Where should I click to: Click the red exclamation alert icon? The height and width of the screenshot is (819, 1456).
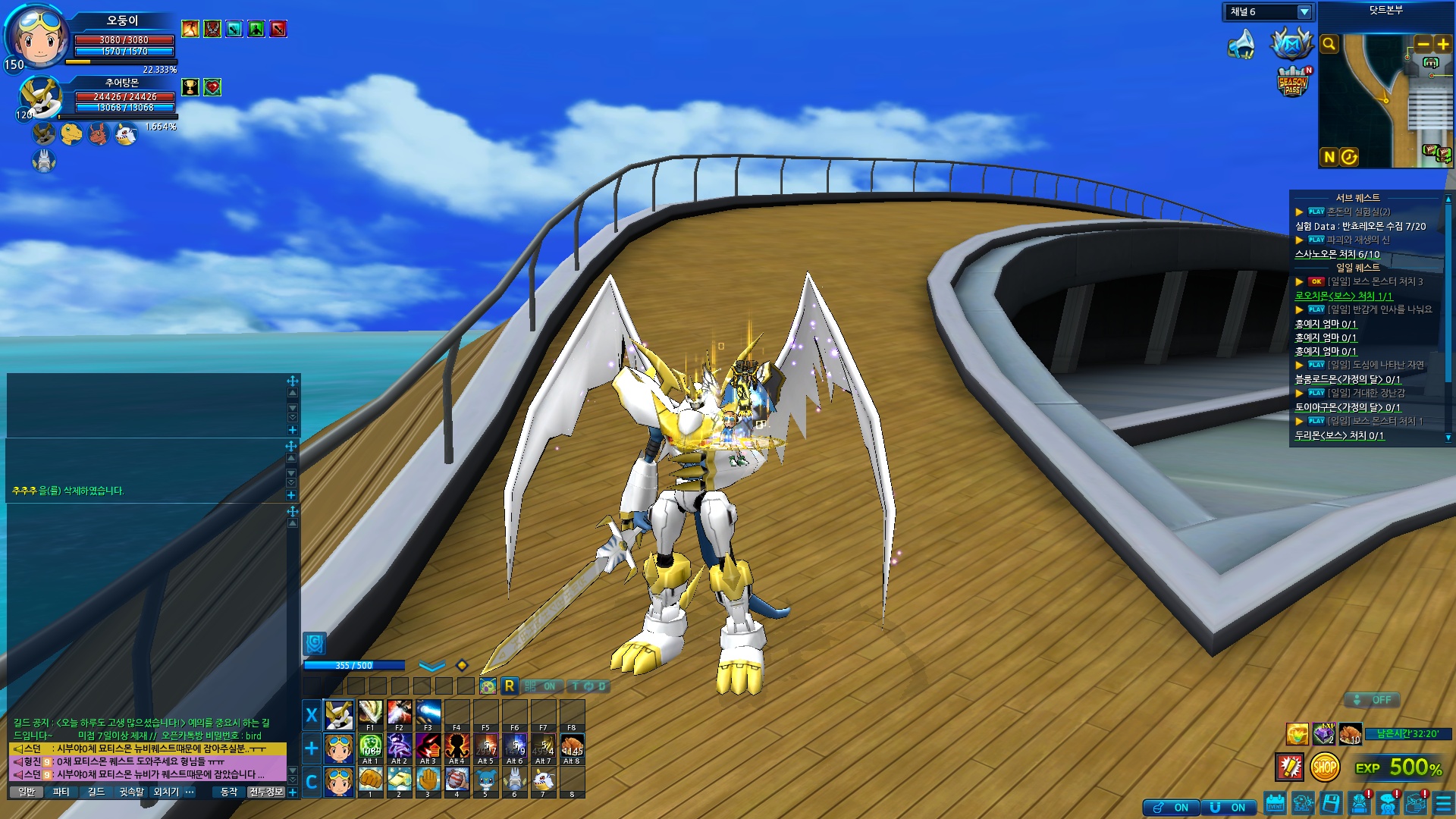point(1289,767)
